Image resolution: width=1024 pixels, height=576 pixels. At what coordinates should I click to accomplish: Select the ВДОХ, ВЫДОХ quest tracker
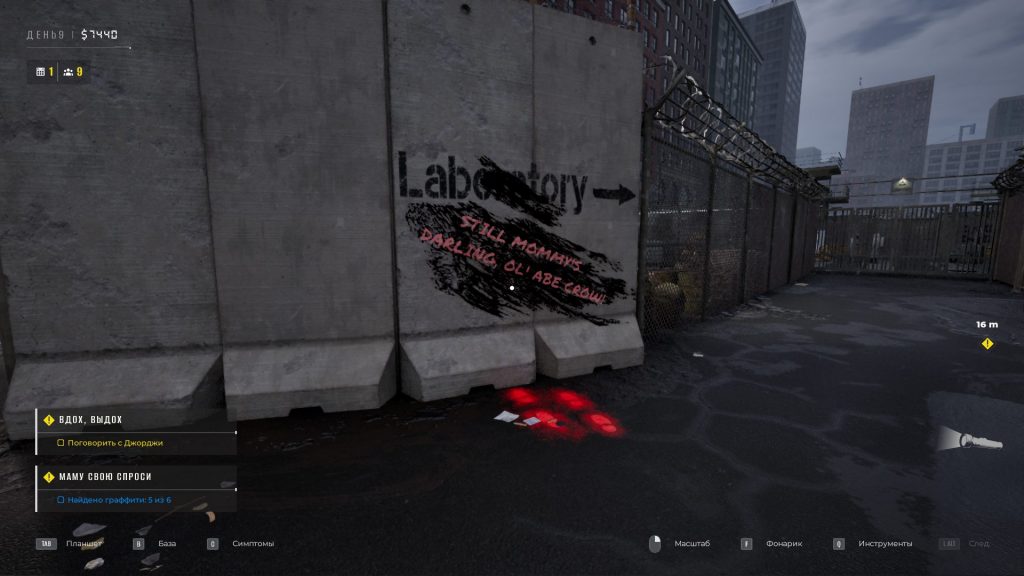click(x=90, y=420)
